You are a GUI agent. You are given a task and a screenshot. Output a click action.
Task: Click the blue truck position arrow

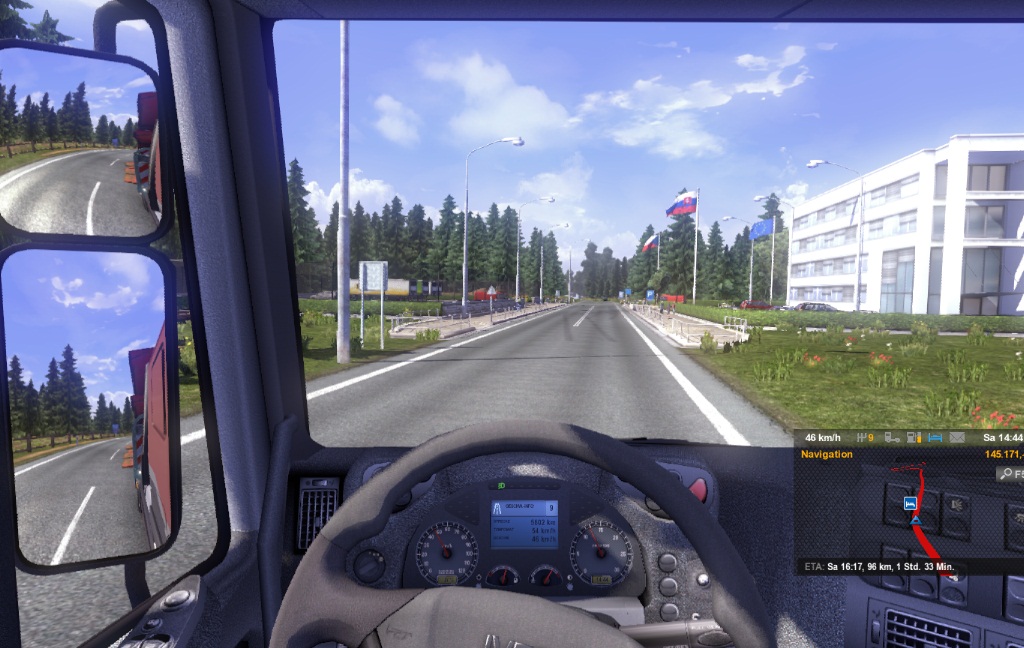(x=915, y=521)
